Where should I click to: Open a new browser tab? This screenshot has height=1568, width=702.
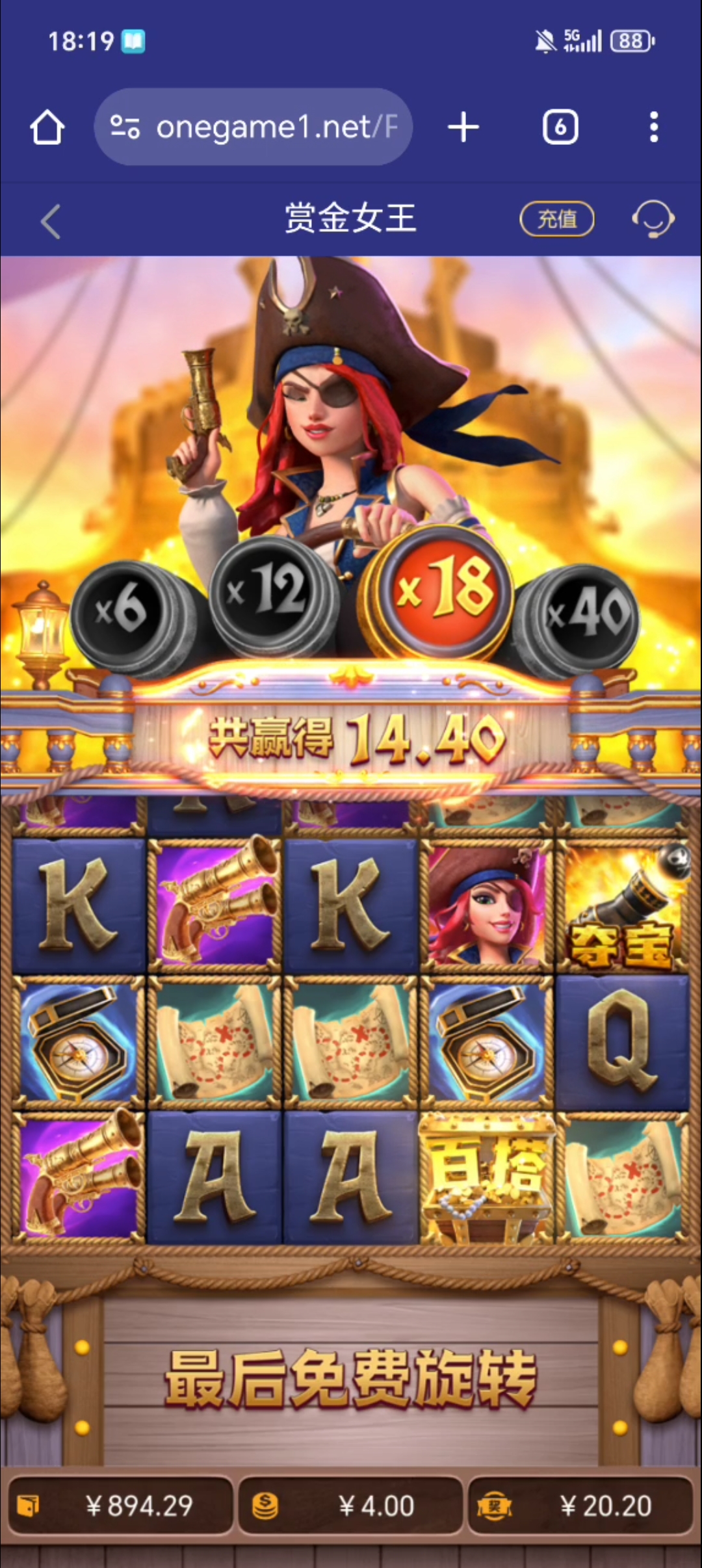tap(463, 127)
